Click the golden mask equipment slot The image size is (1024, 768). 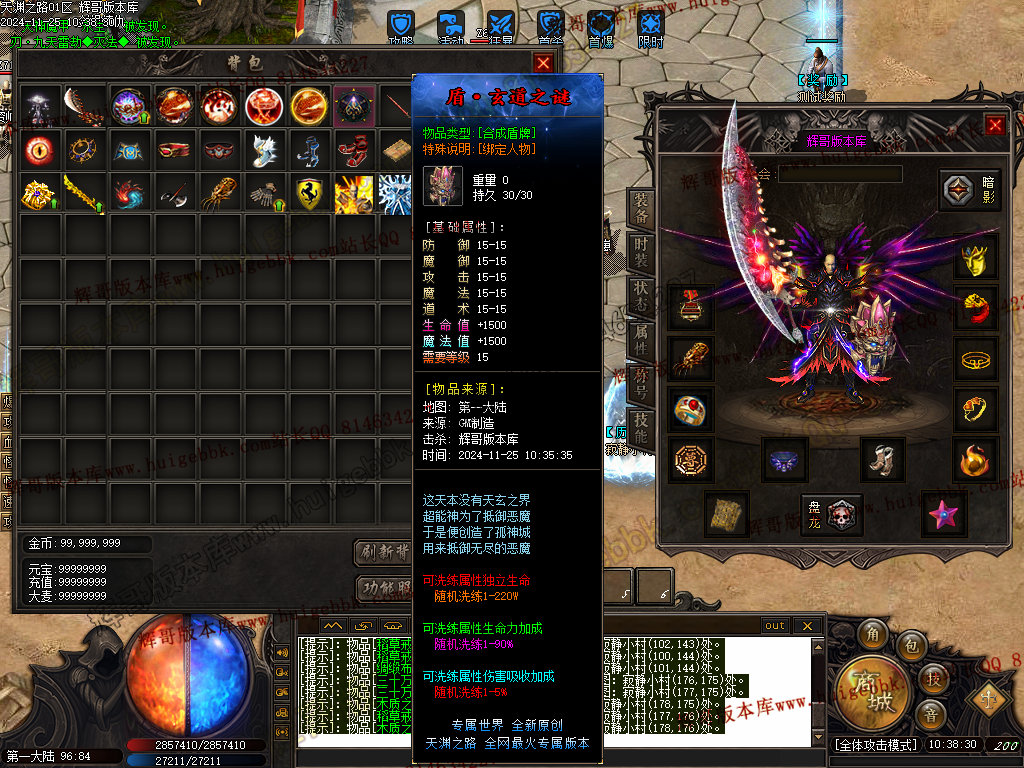click(975, 259)
